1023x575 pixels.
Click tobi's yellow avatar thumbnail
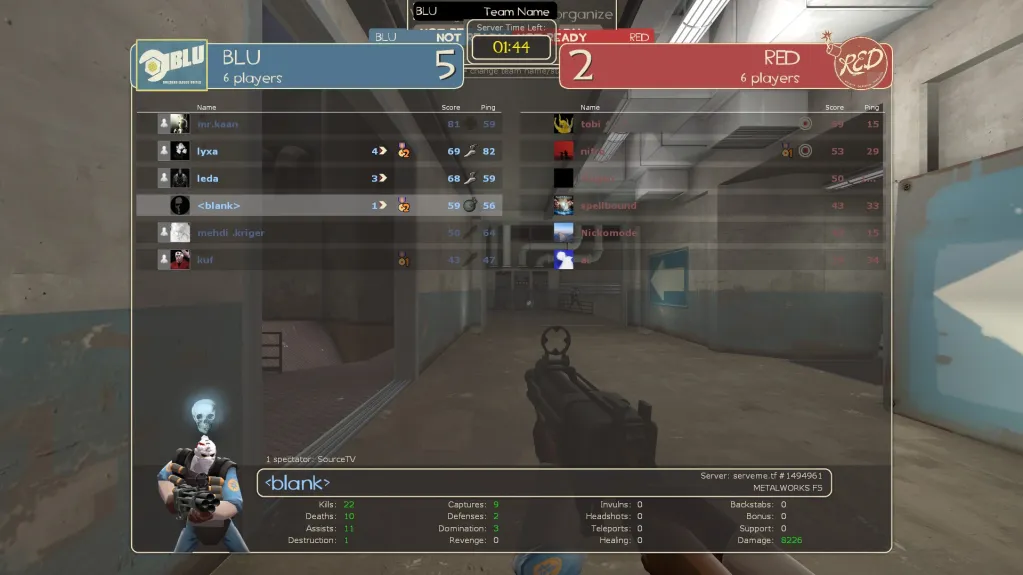pyautogui.click(x=564, y=124)
